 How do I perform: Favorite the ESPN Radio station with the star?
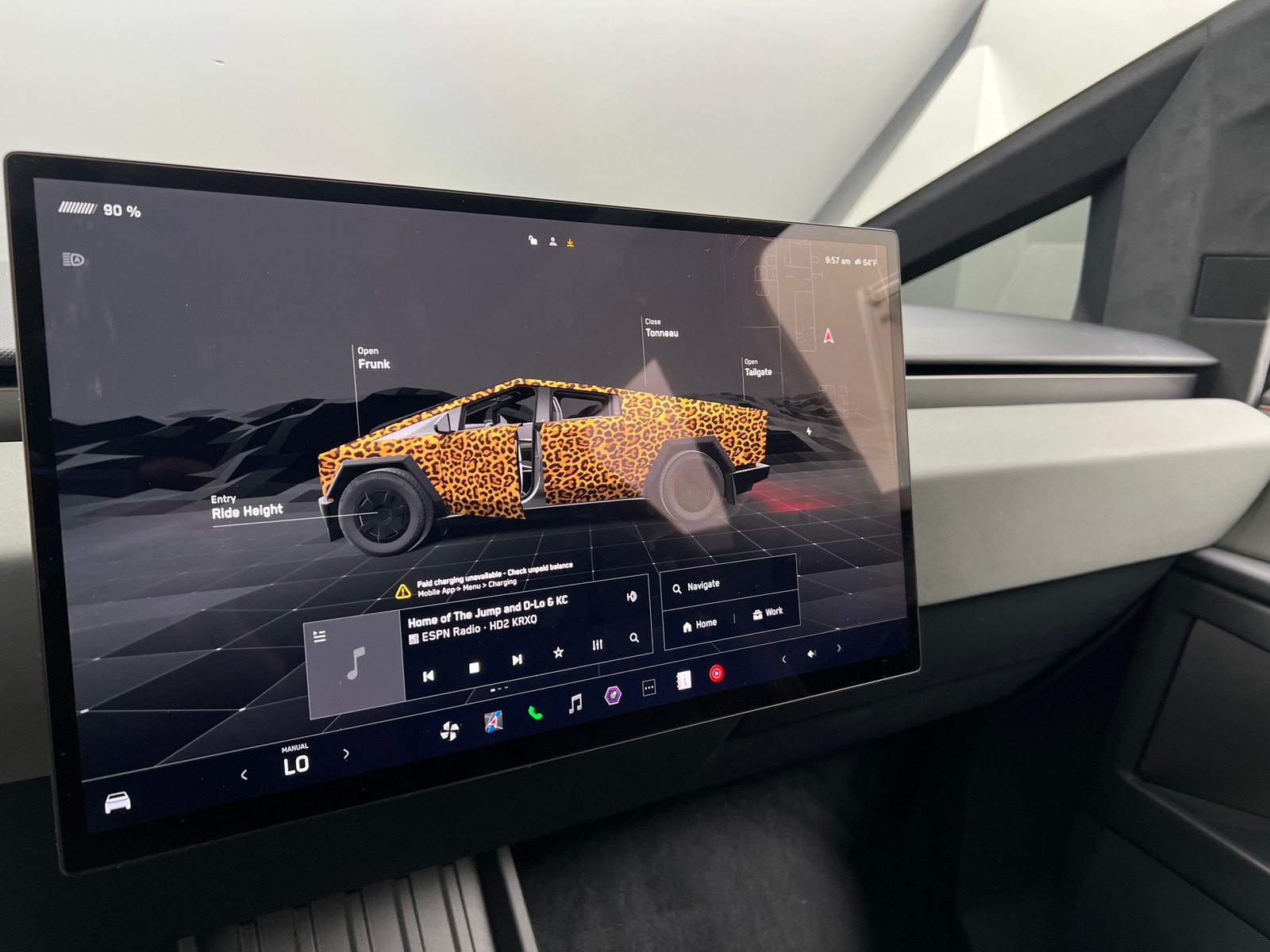point(558,654)
